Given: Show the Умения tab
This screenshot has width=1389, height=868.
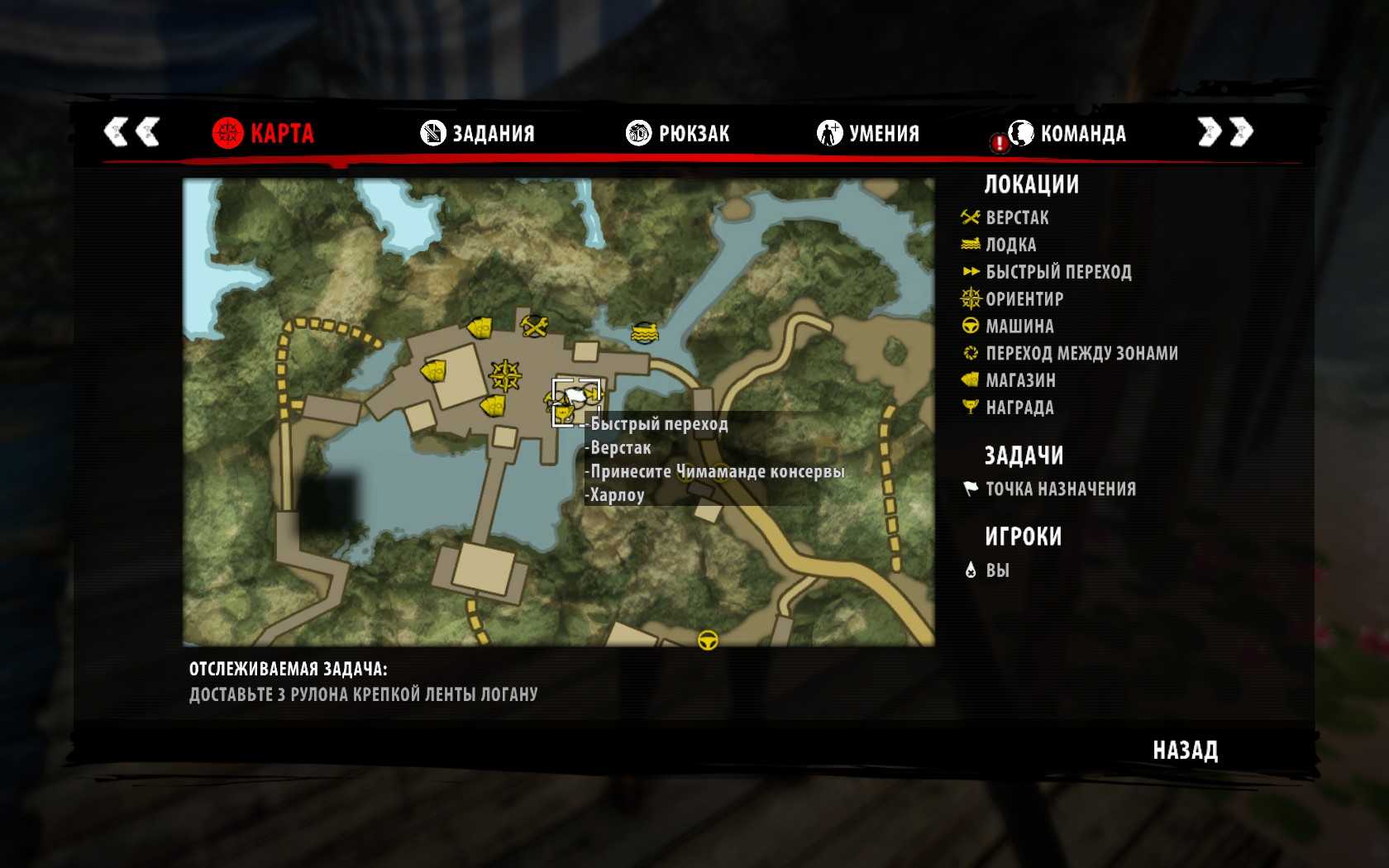Looking at the screenshot, I should [x=869, y=133].
